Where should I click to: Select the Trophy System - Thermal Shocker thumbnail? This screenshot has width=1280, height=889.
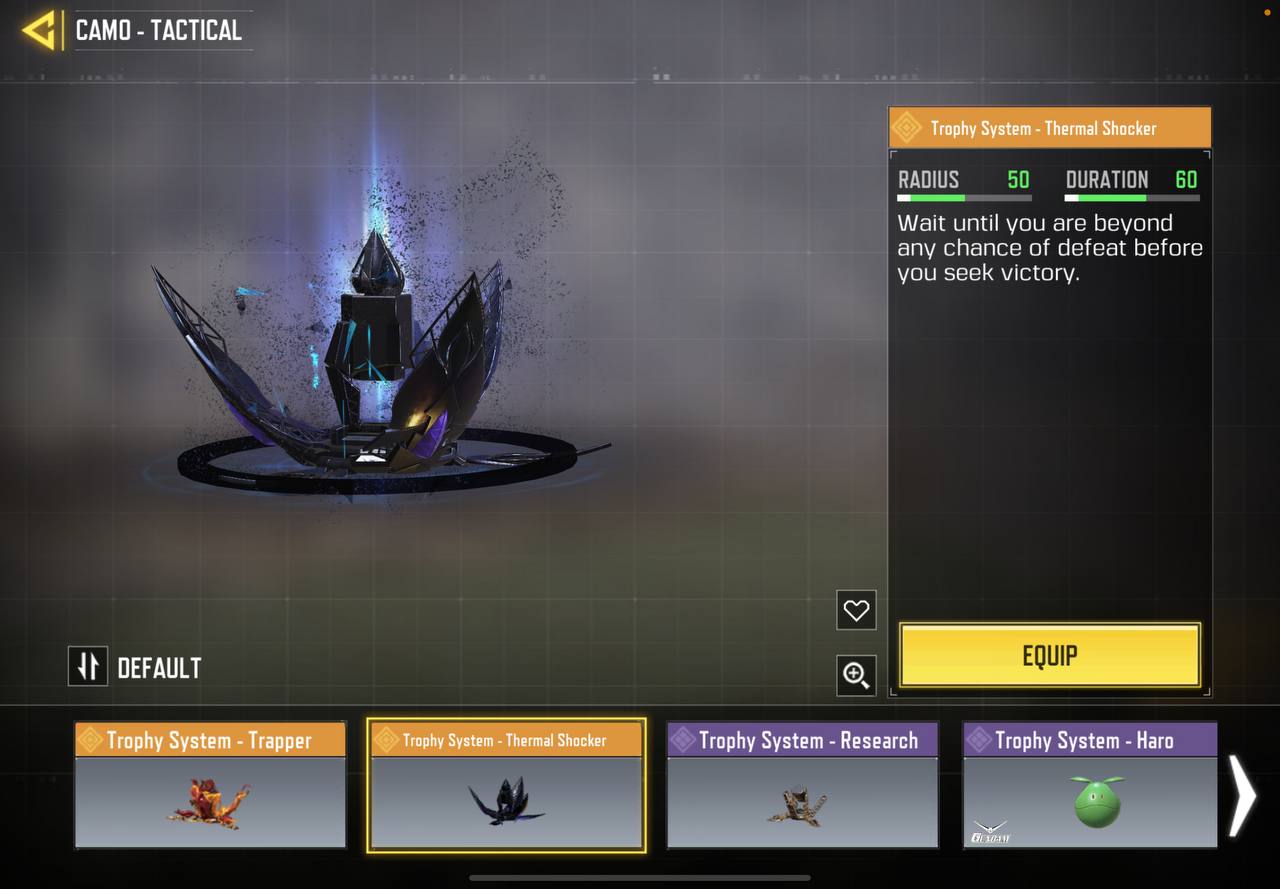coord(506,786)
